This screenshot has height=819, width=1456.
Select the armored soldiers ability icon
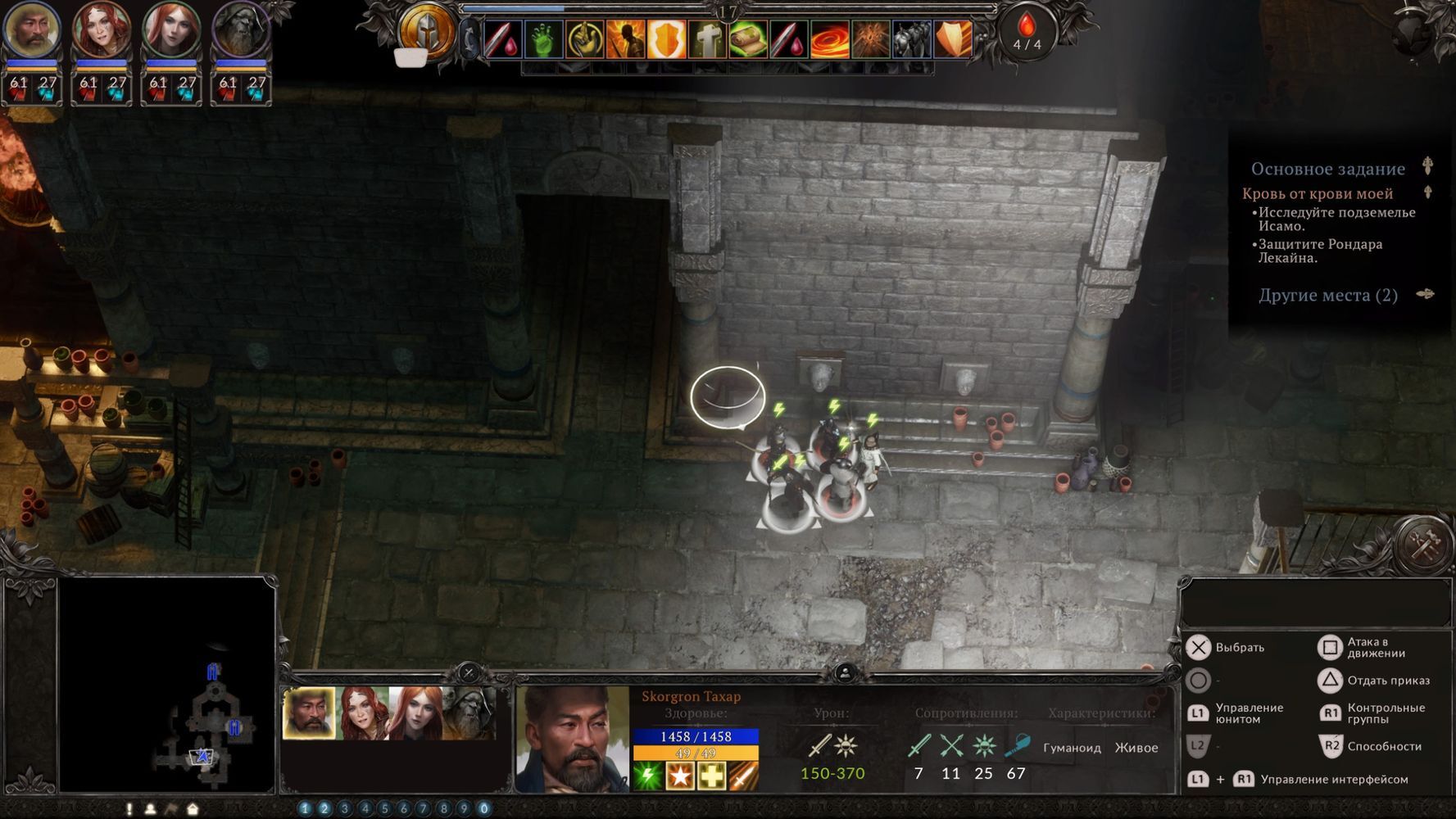[x=911, y=39]
